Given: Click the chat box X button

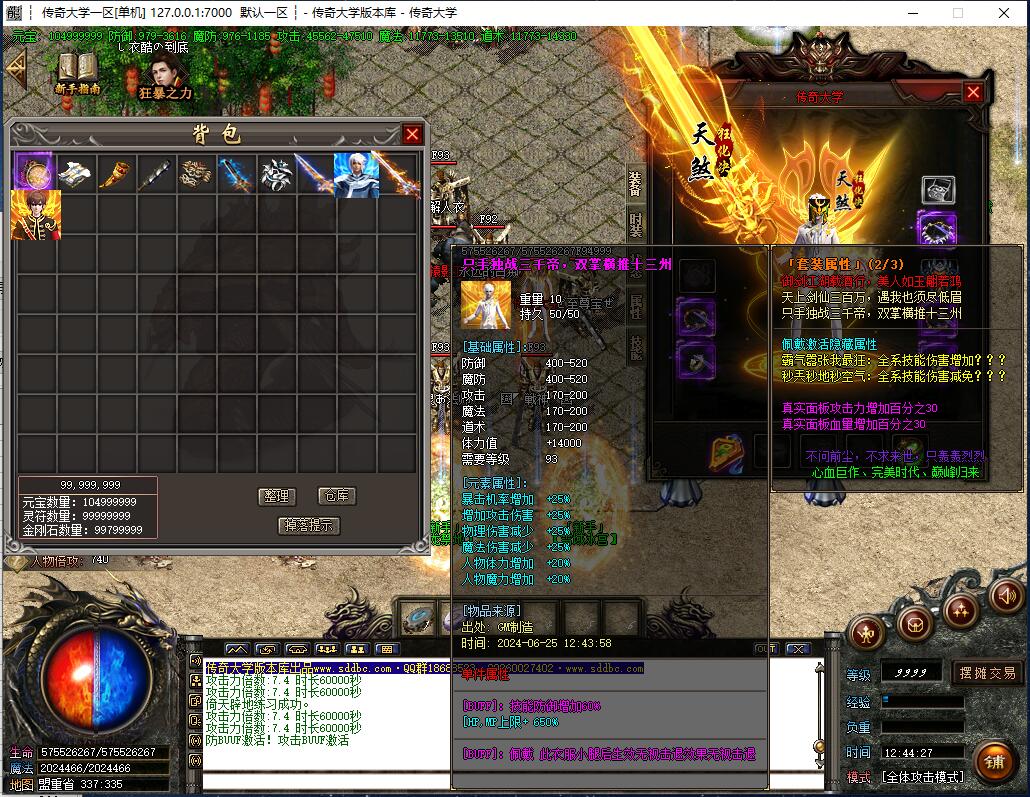Looking at the screenshot, I should coord(797,649).
